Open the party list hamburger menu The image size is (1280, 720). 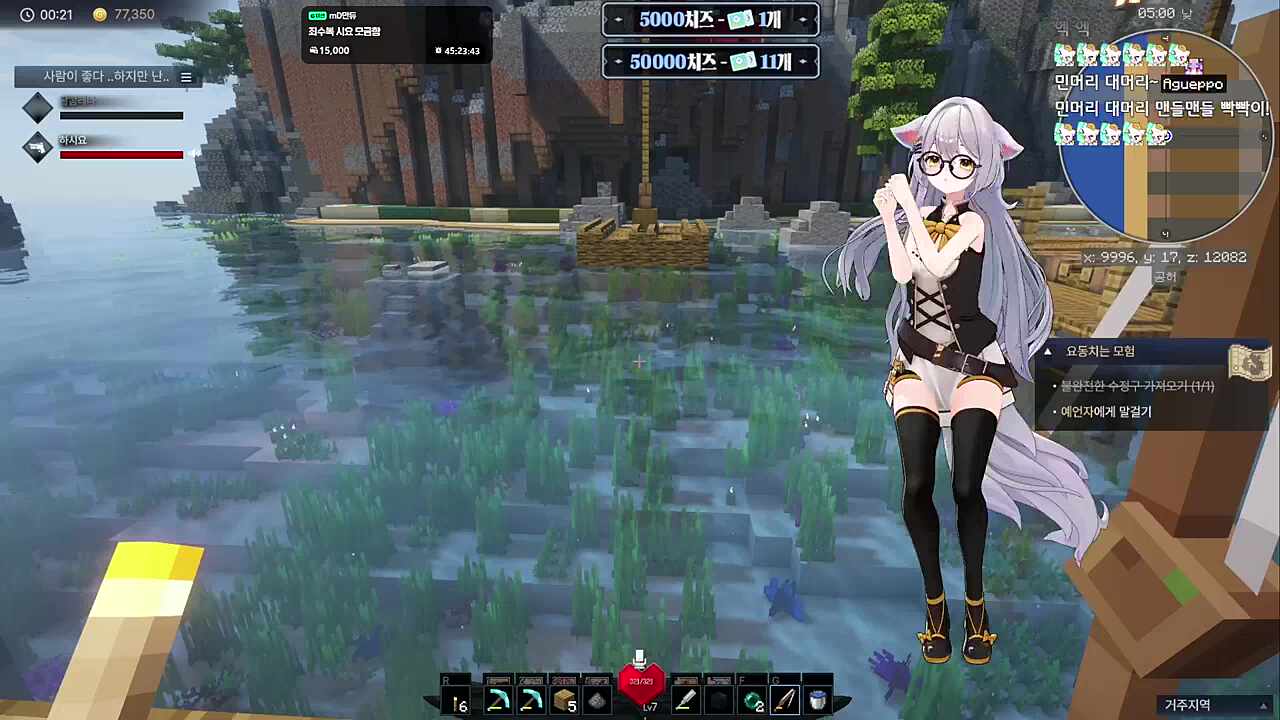(x=186, y=77)
